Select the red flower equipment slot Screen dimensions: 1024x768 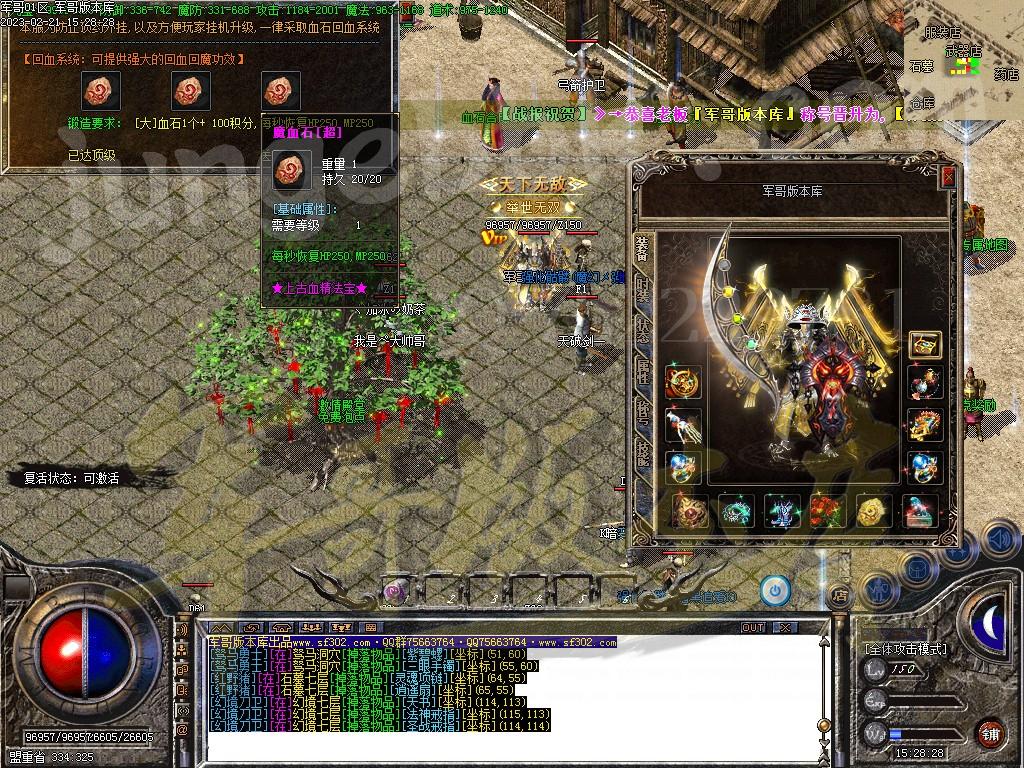[828, 512]
